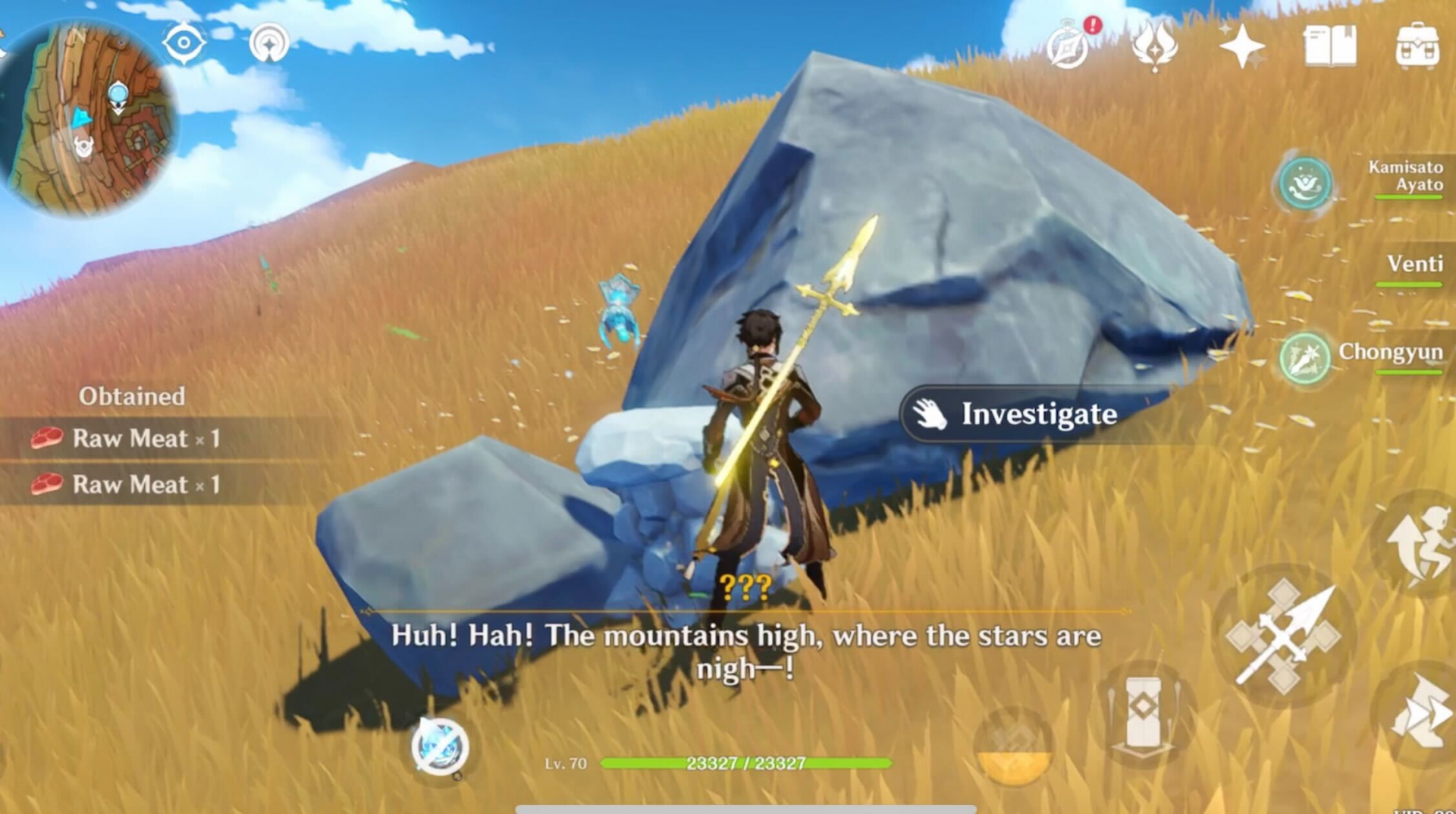Open the co-op mode icon beside minimap
The height and width of the screenshot is (814, 1456).
point(269,43)
